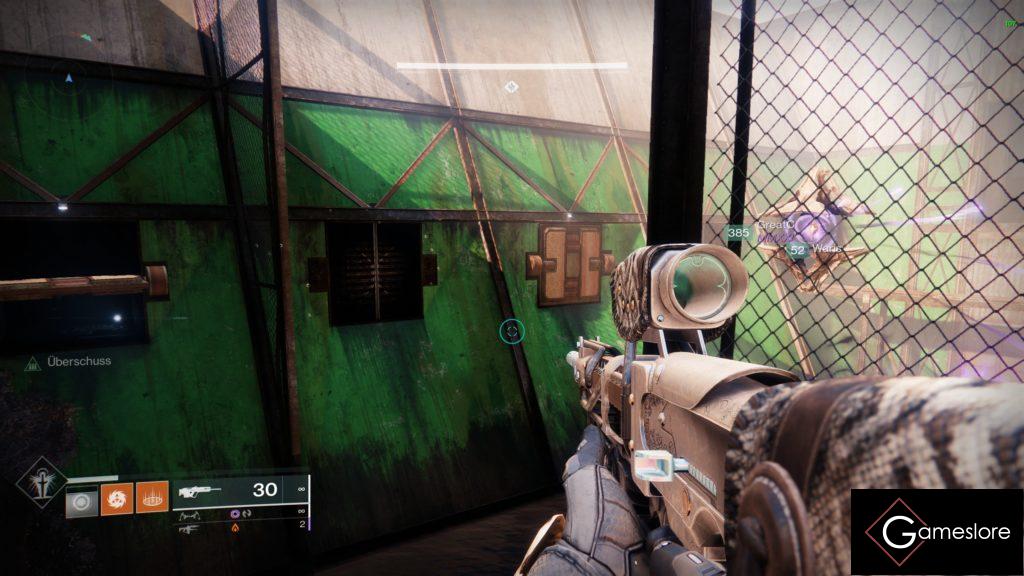Select the grey grenade ability icon
Viewport: 1024px width, 576px height.
pyautogui.click(x=82, y=497)
